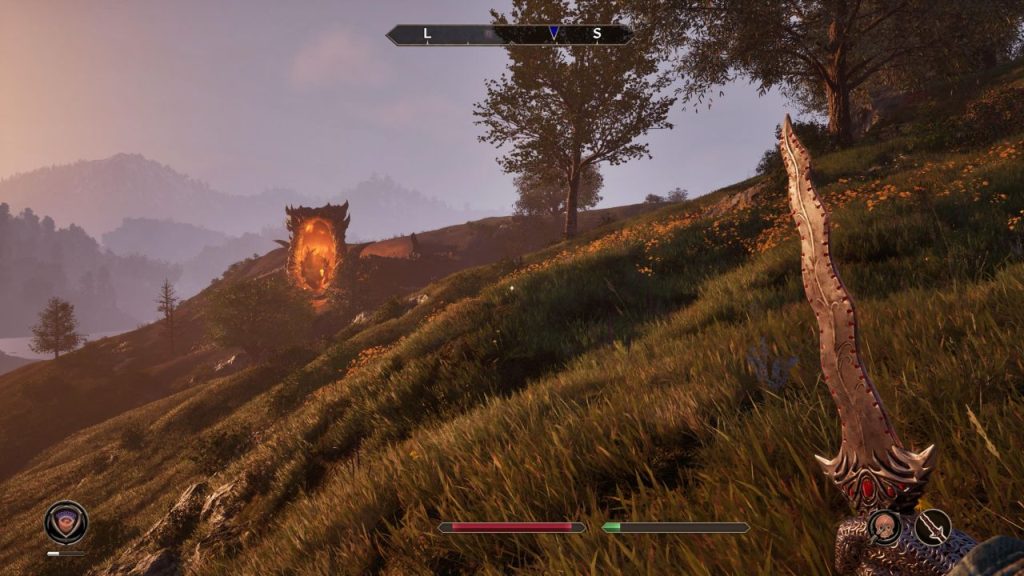Select the equipped skull spell icon
This screenshot has height=576, width=1024.
[884, 526]
